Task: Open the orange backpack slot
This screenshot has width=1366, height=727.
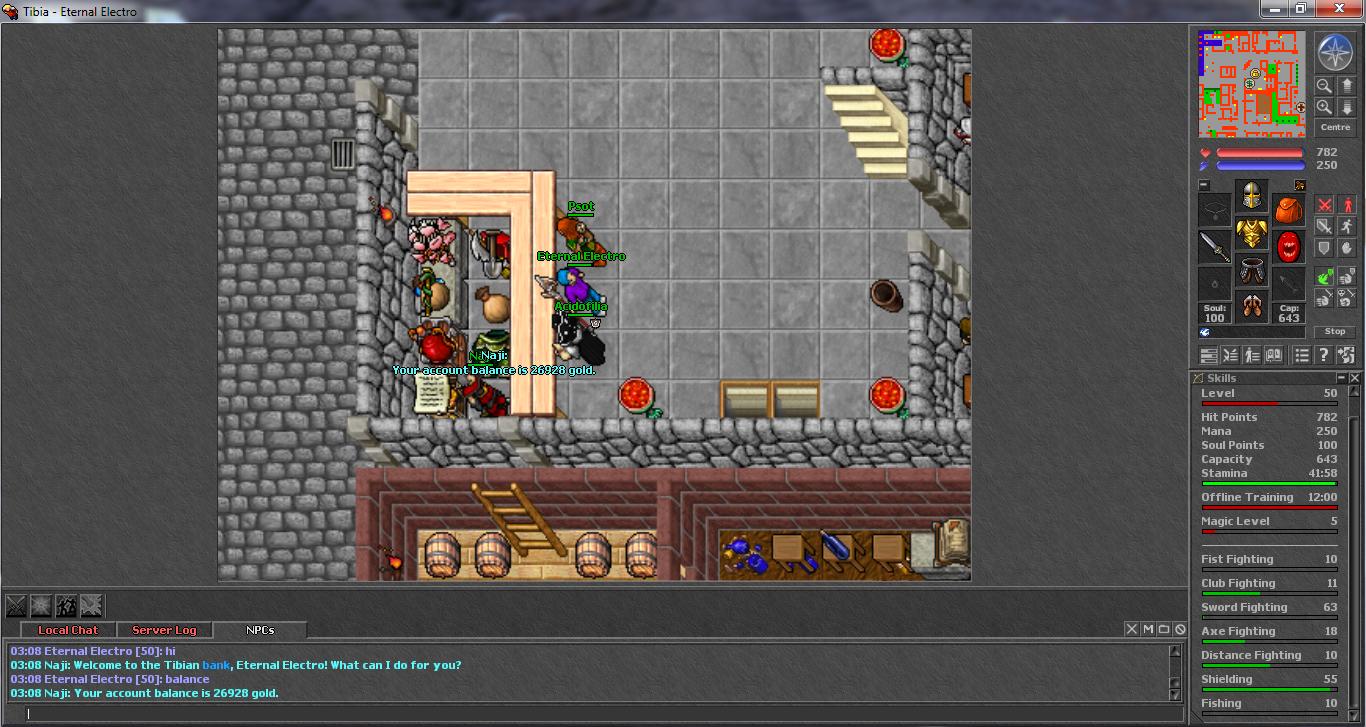Action: (1288, 210)
